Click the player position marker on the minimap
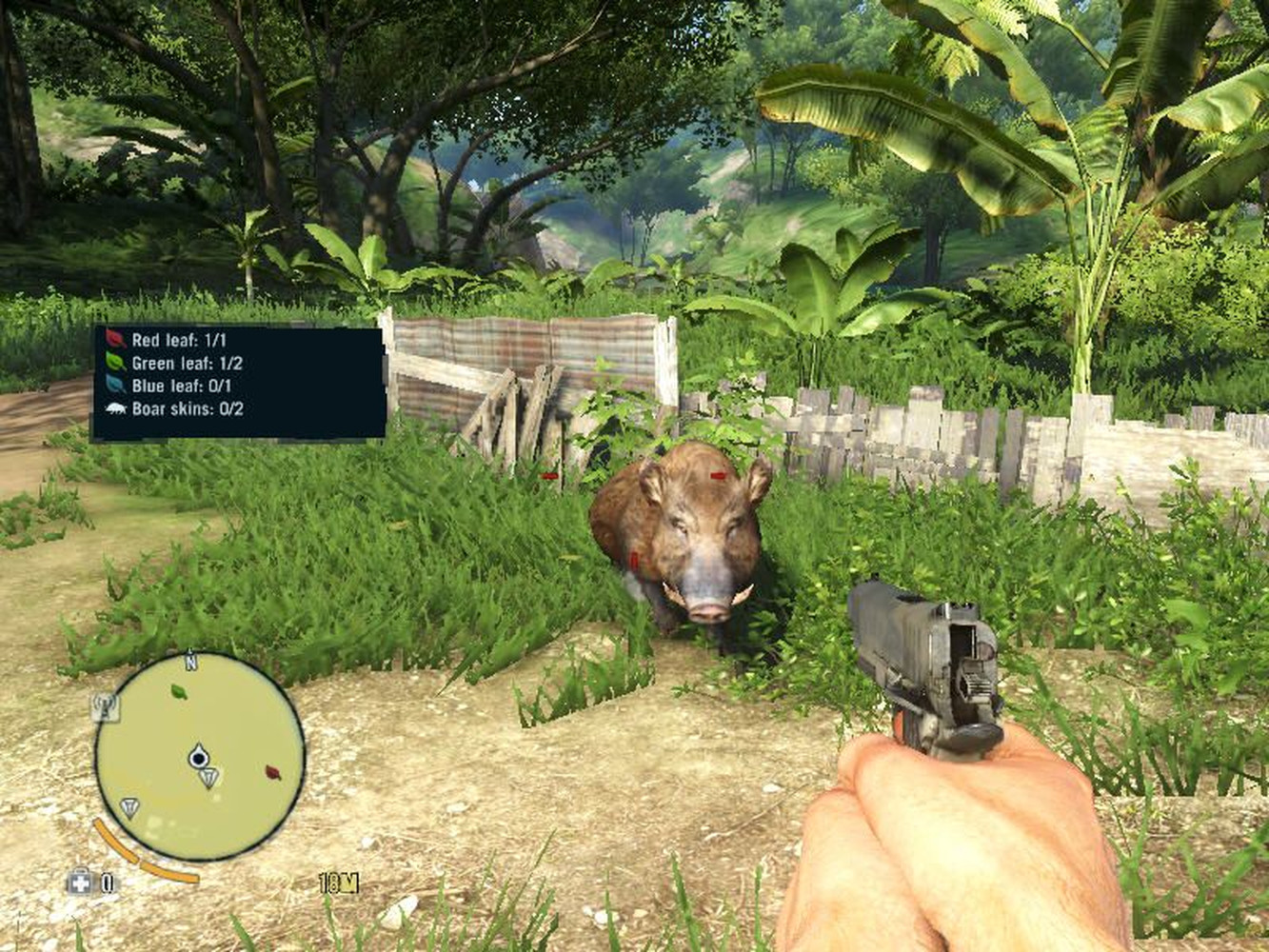Viewport: 1269px width, 952px height. pyautogui.click(x=198, y=757)
